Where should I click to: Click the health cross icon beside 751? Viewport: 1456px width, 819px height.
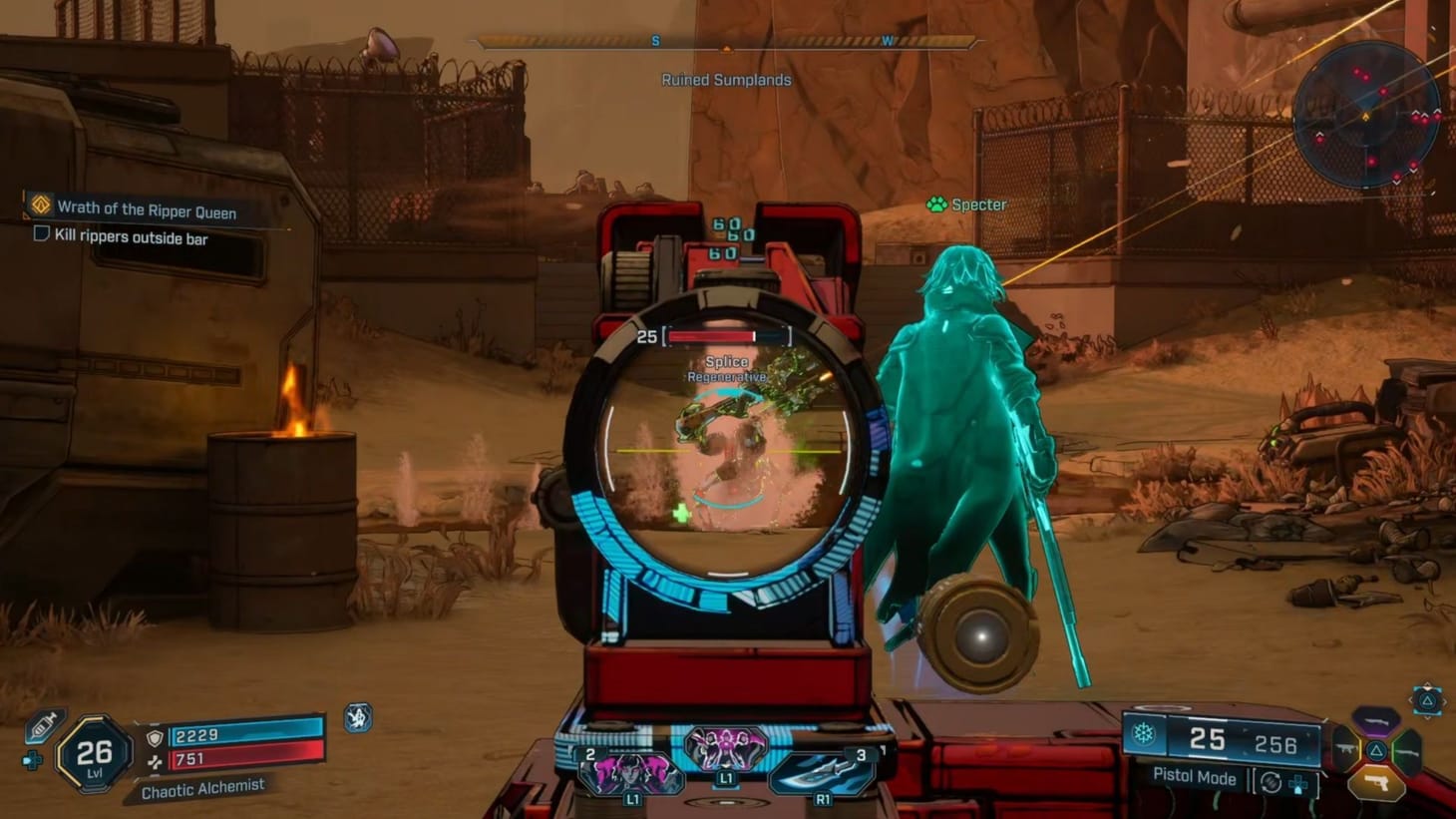pos(155,760)
